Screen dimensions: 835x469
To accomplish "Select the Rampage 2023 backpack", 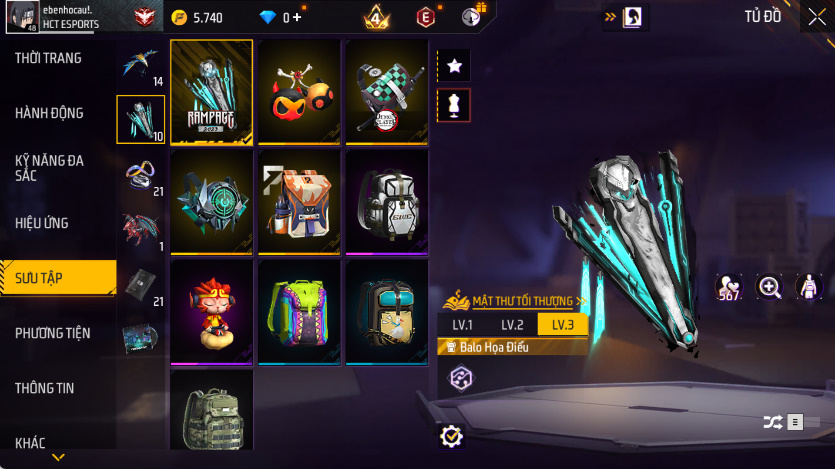I will (211, 92).
